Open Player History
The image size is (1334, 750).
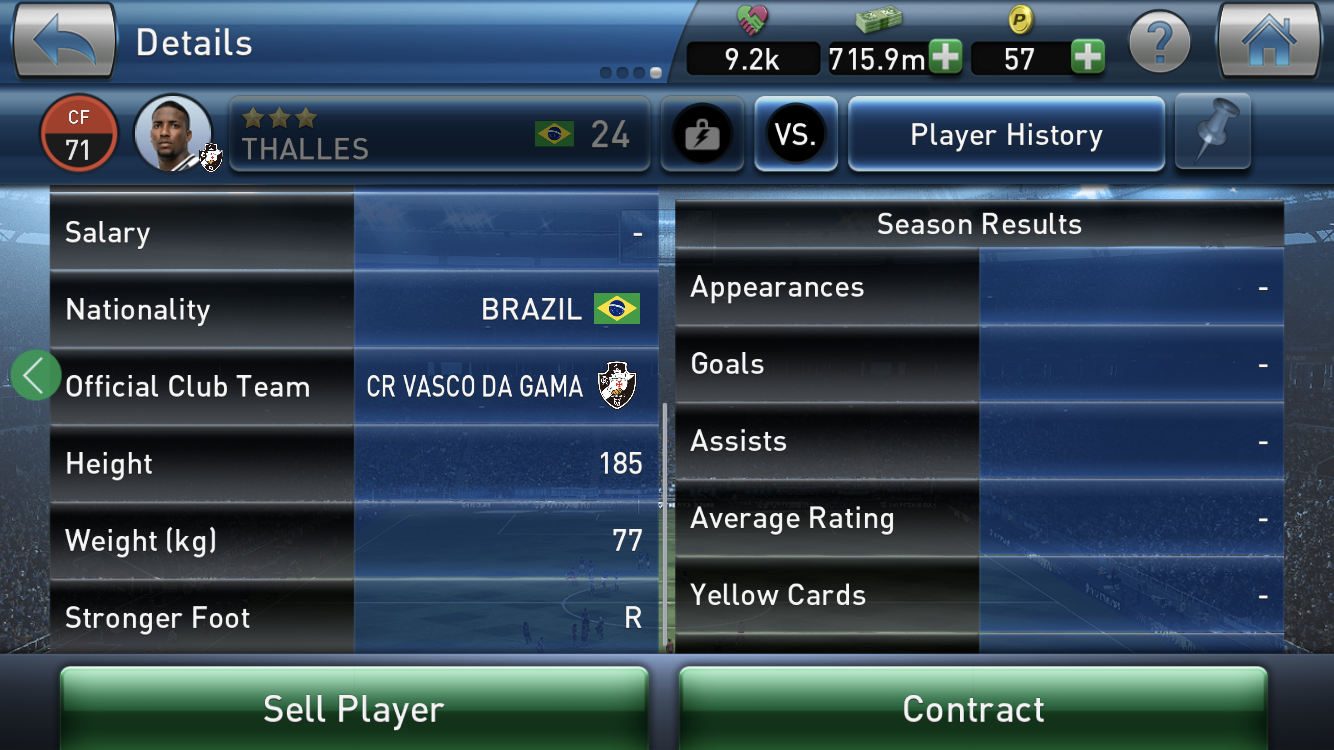1006,135
